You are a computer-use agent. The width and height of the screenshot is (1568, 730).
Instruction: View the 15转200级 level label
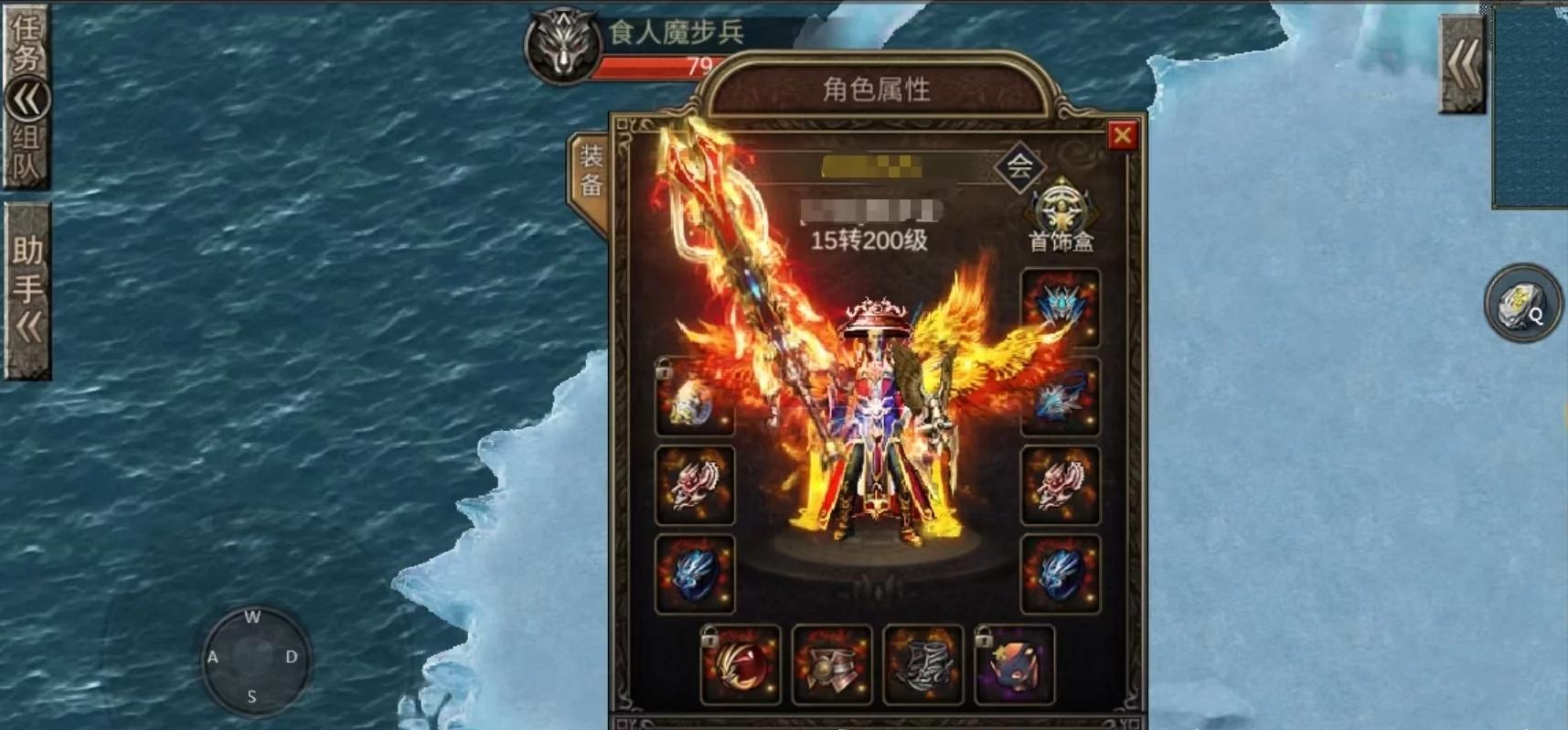point(870,241)
